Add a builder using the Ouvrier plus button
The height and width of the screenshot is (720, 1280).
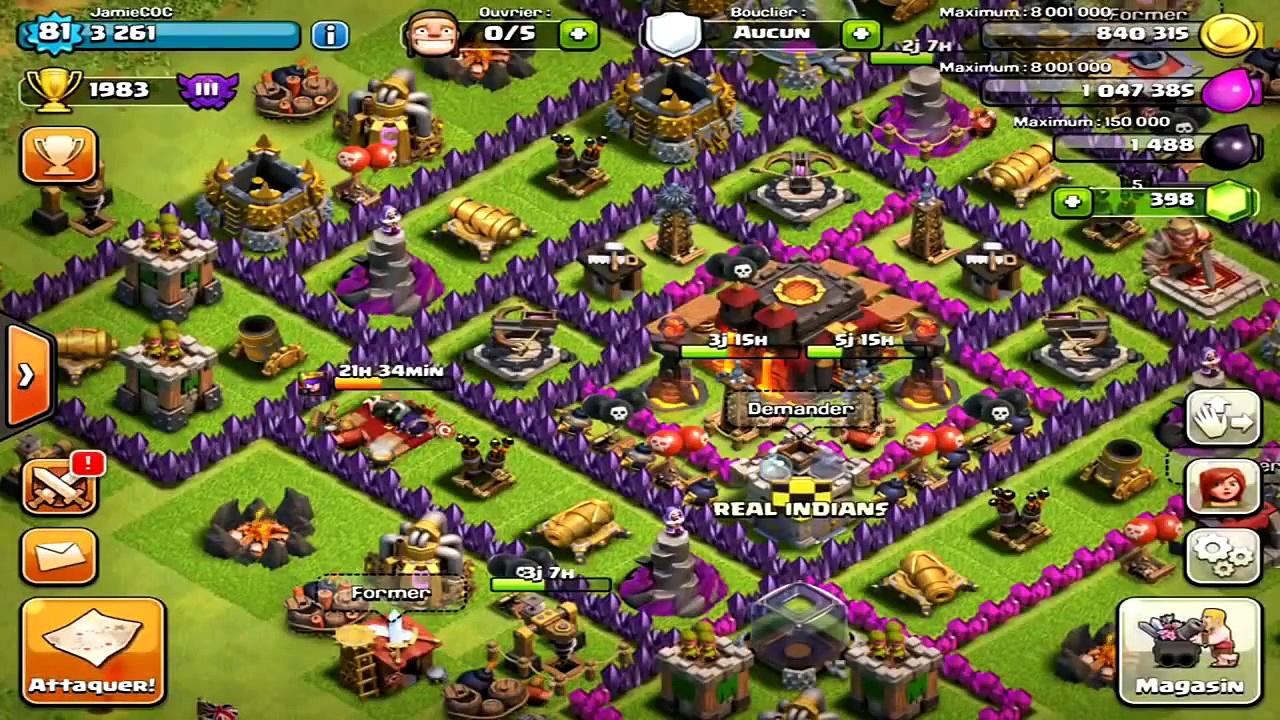tap(577, 33)
